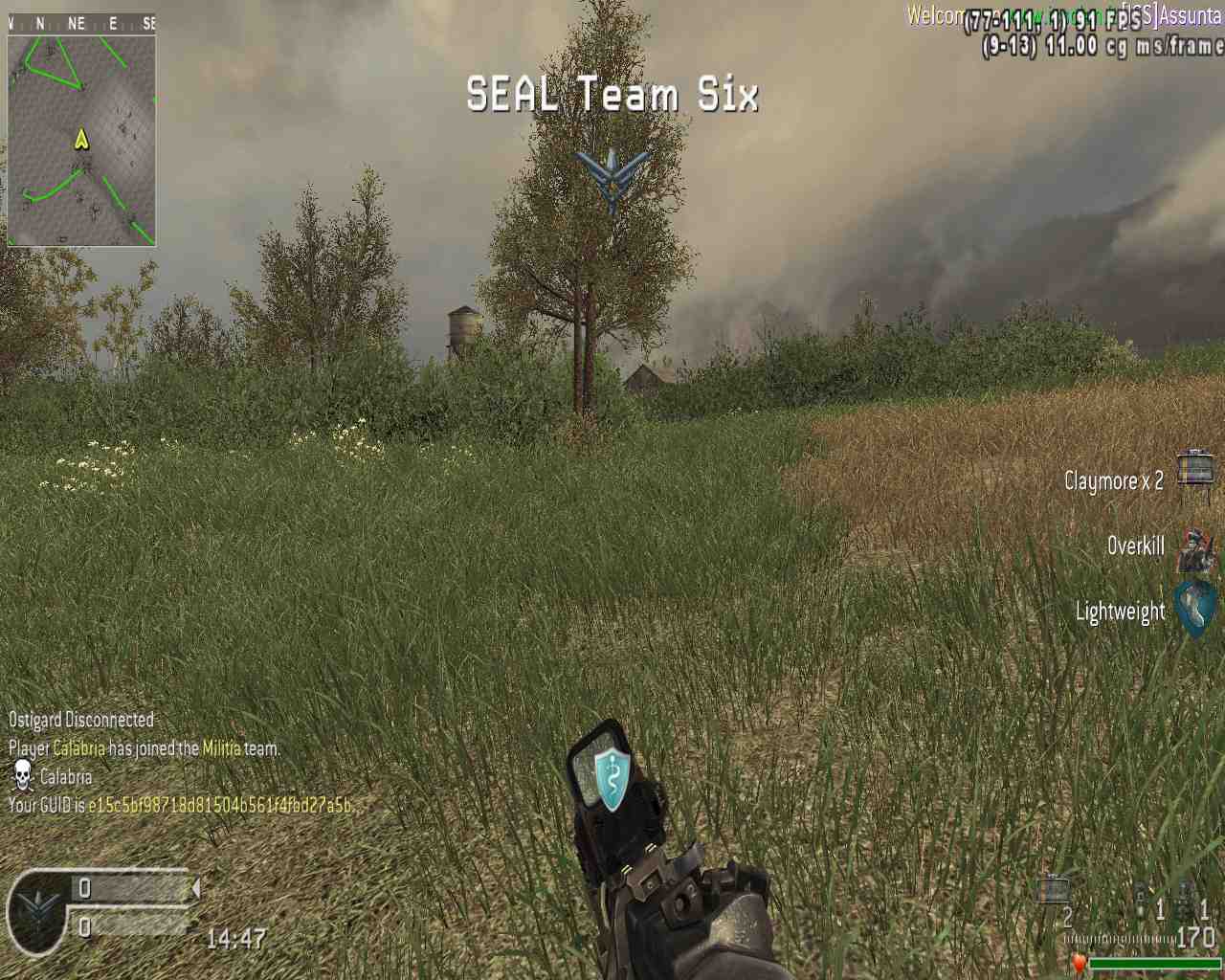
Task: Click the compass heading strip above the minimap
Action: pyautogui.click(x=81, y=23)
